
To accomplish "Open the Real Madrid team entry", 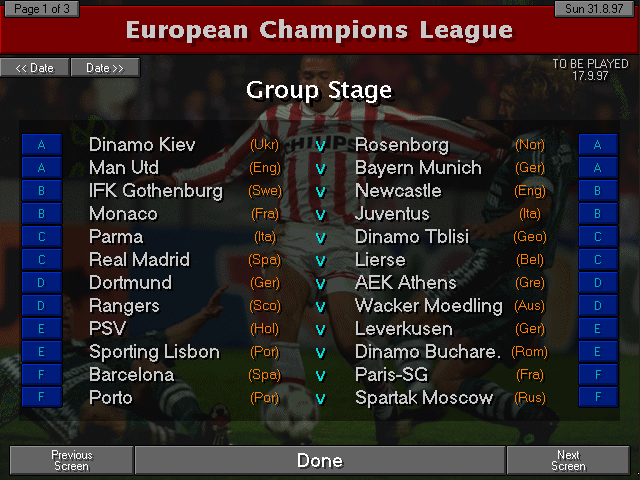I will [x=139, y=260].
